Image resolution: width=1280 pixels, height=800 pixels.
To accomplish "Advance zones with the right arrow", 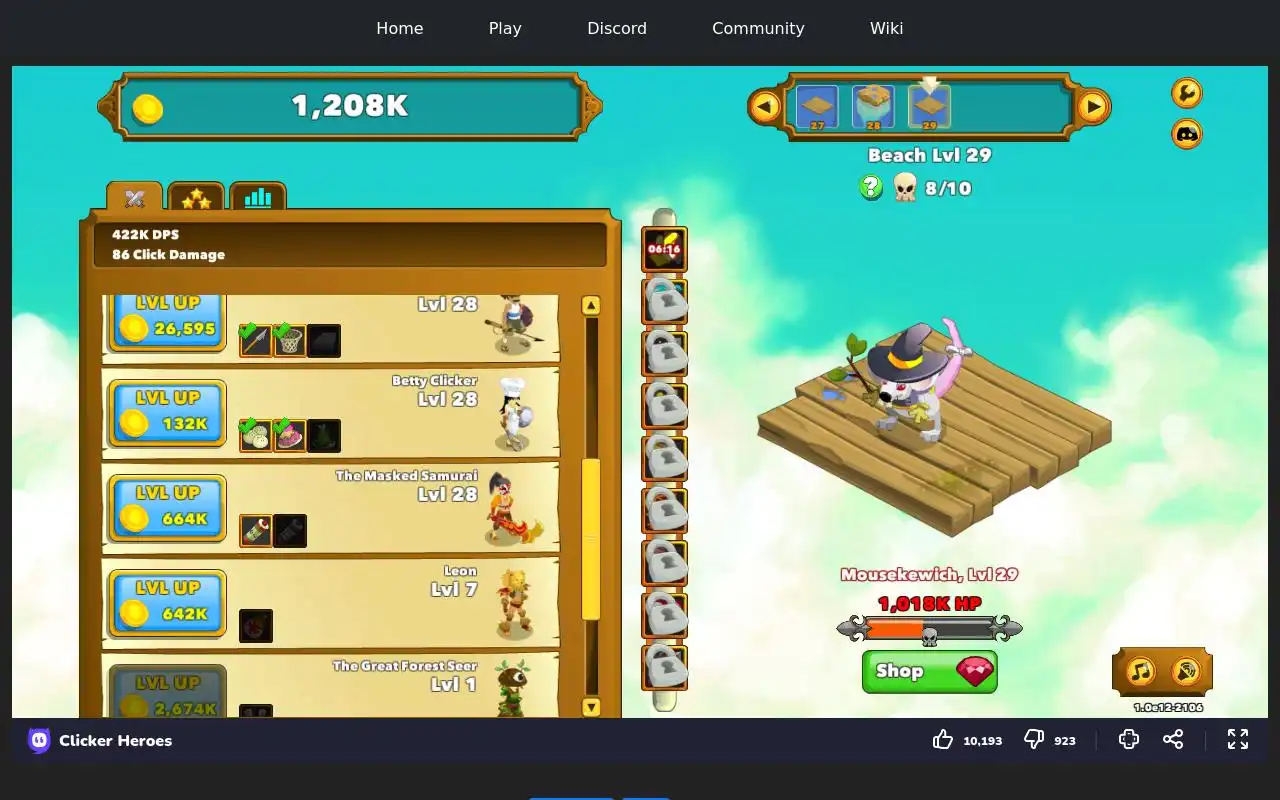I will tap(1093, 106).
